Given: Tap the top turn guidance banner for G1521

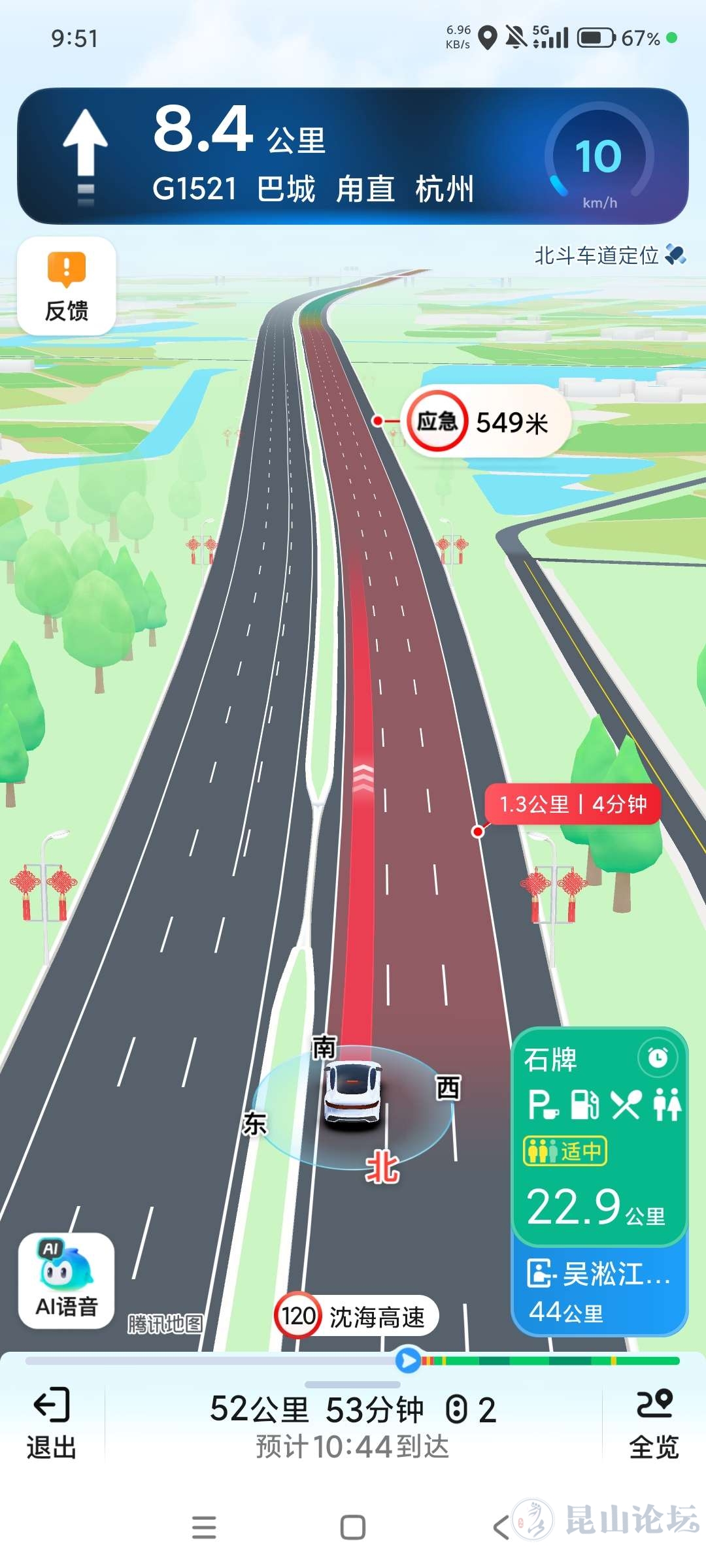Looking at the screenshot, I should tap(314, 157).
